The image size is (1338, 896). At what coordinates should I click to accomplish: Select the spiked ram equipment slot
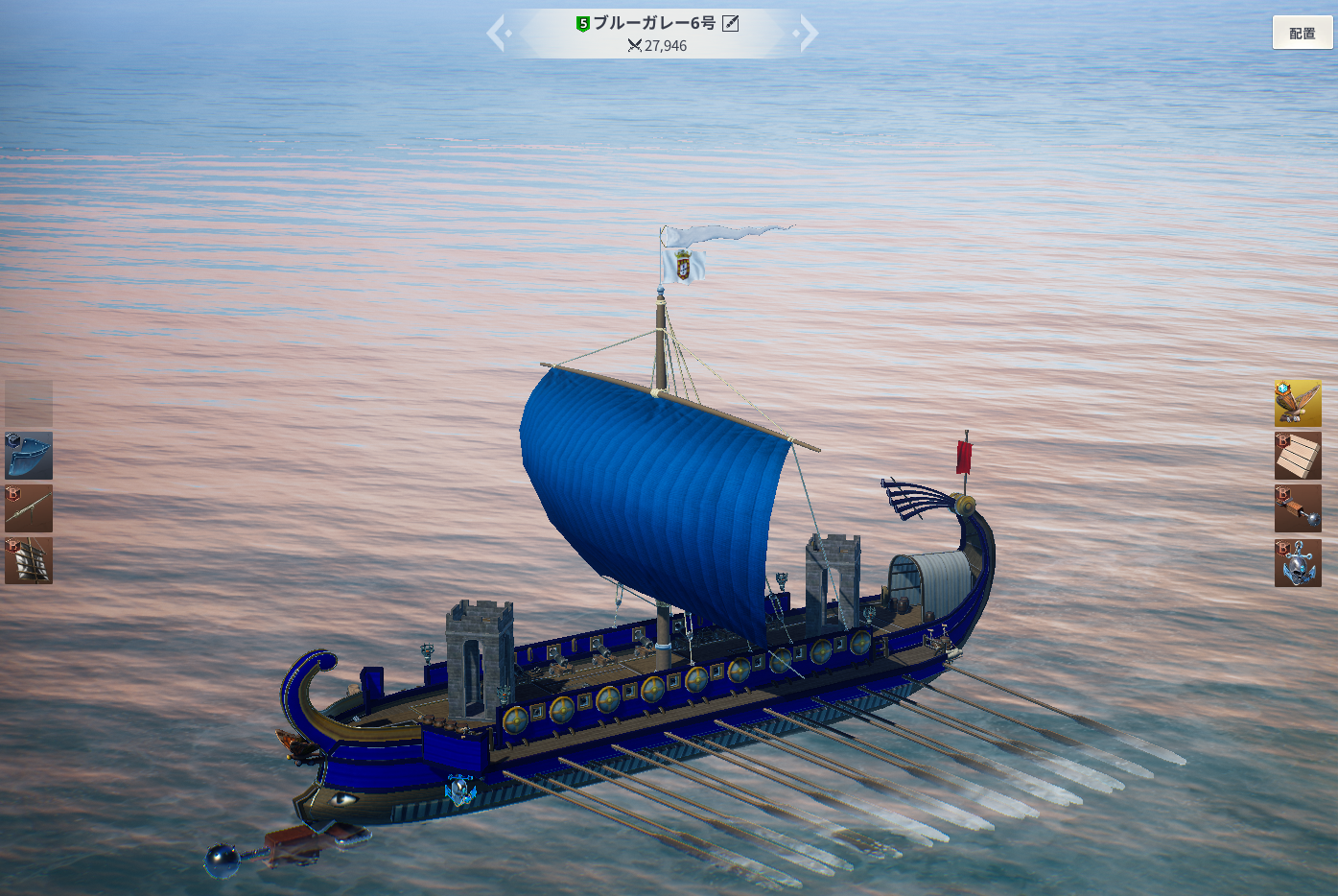coord(1298,508)
